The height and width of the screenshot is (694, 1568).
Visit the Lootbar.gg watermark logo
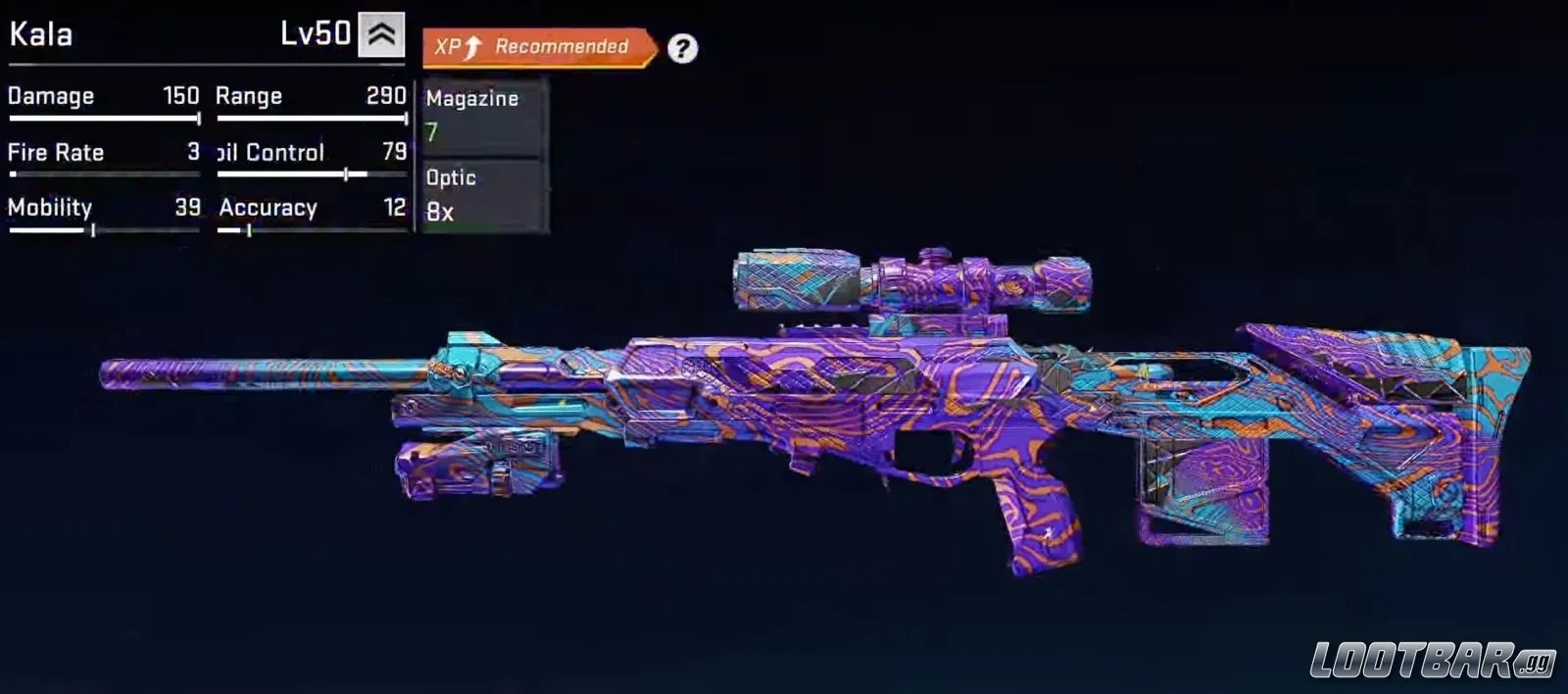(x=1433, y=661)
